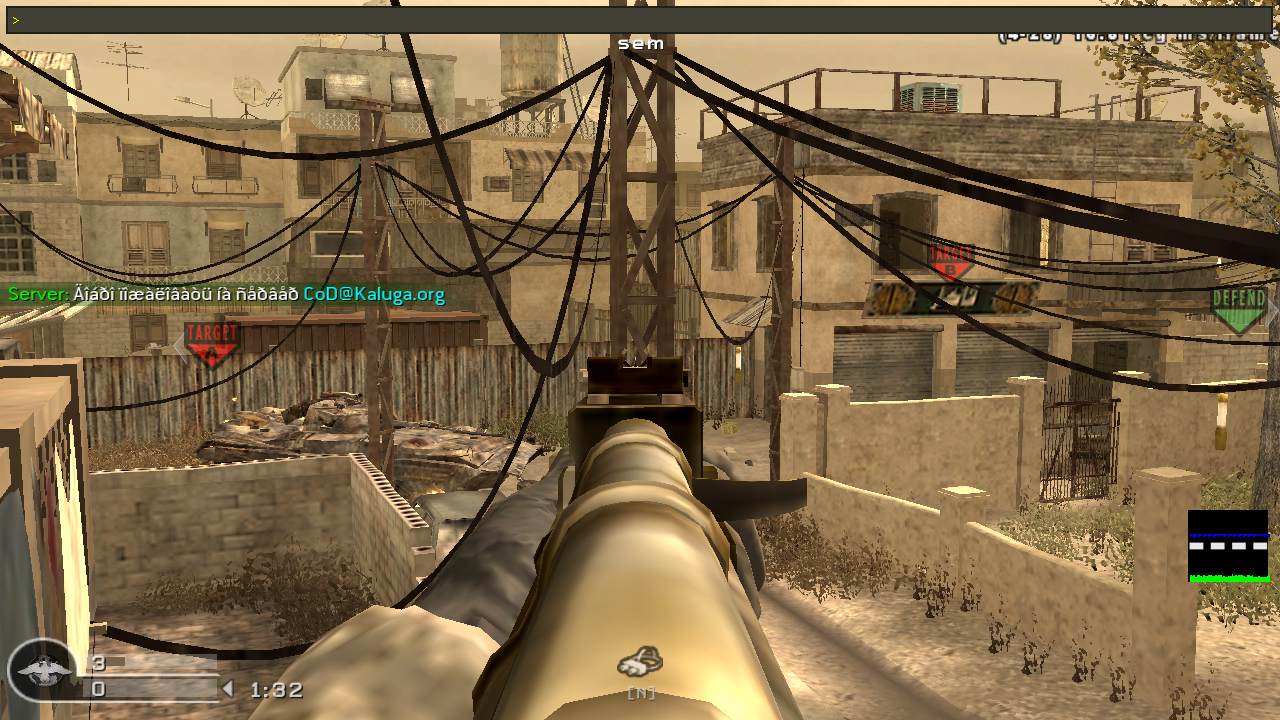Viewport: 1280px width, 720px height.
Task: Click the compass heading labeled sem
Action: click(x=643, y=43)
